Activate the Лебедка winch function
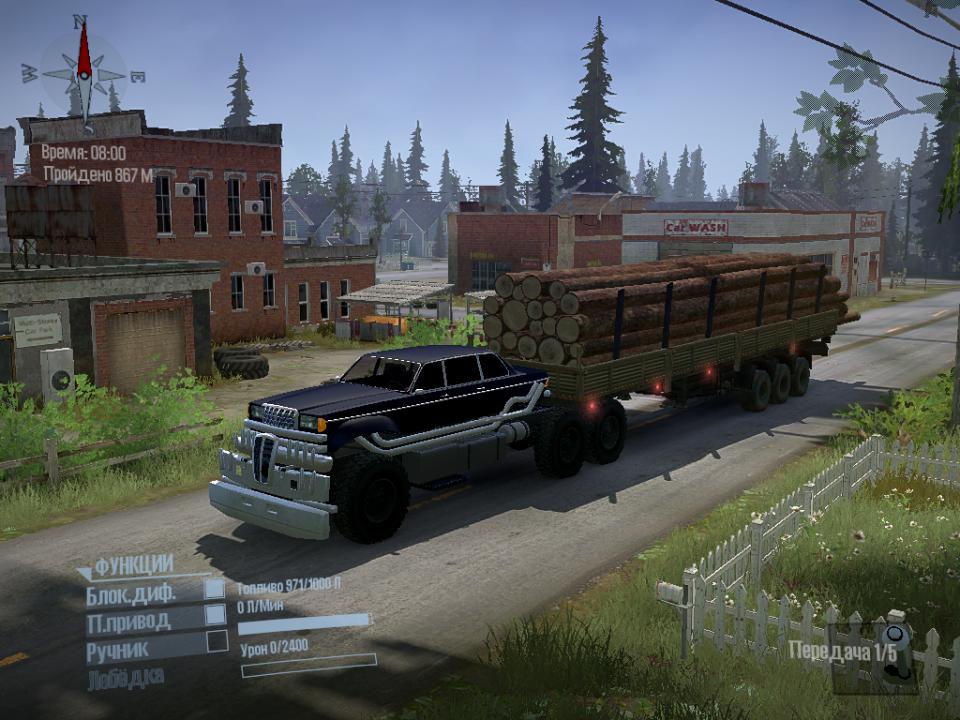Screen dimensions: 960x720 [x=125, y=676]
